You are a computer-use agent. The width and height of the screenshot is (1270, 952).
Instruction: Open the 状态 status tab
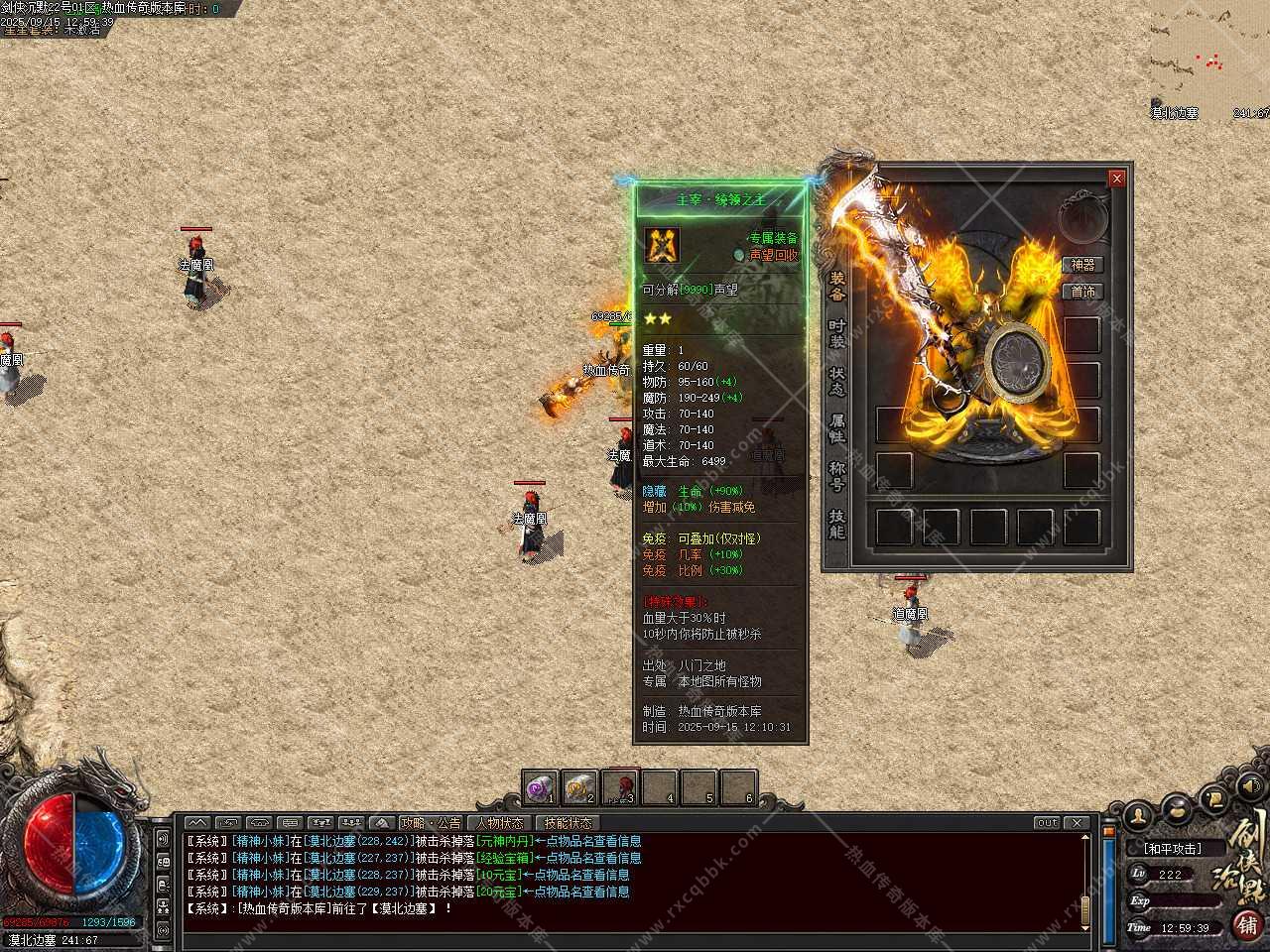(x=837, y=381)
